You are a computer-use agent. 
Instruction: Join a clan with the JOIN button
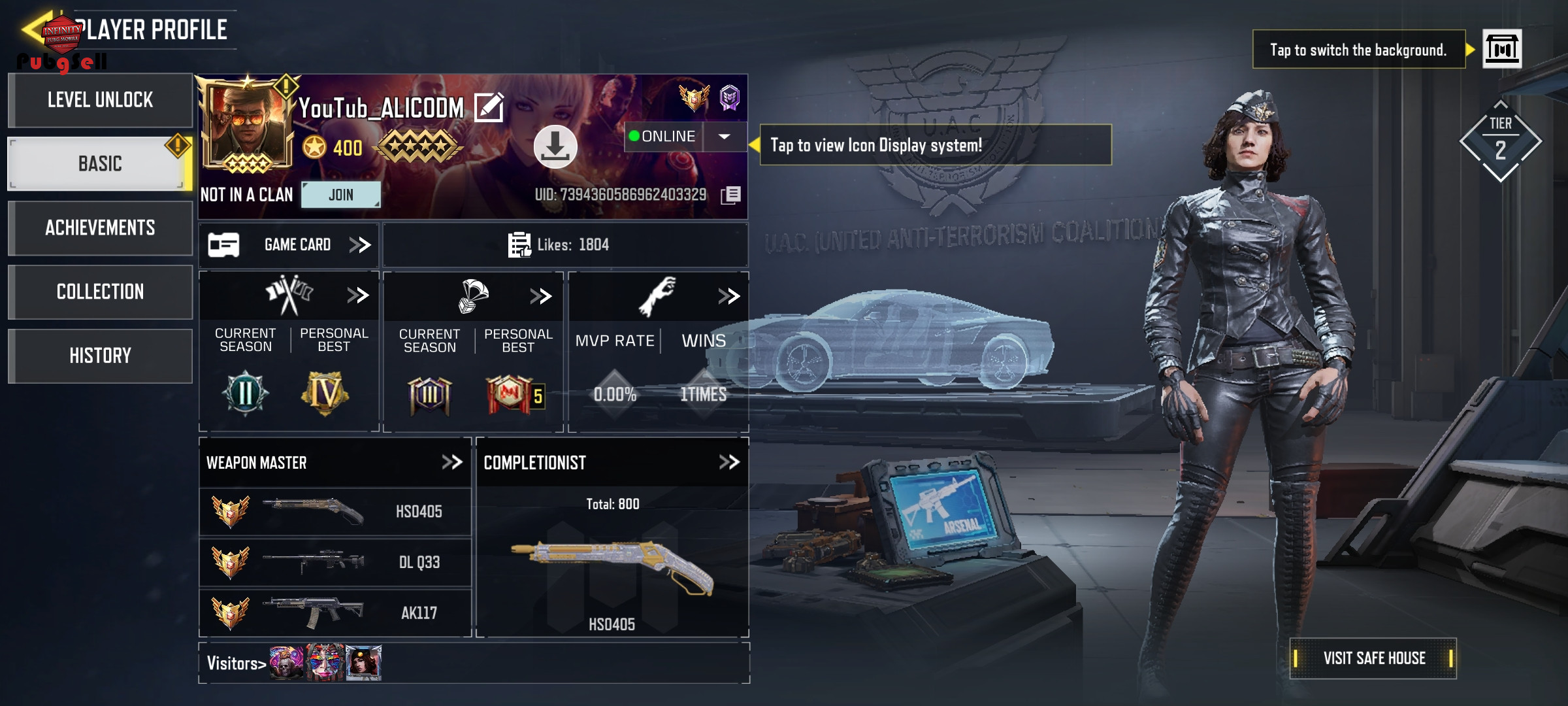340,195
